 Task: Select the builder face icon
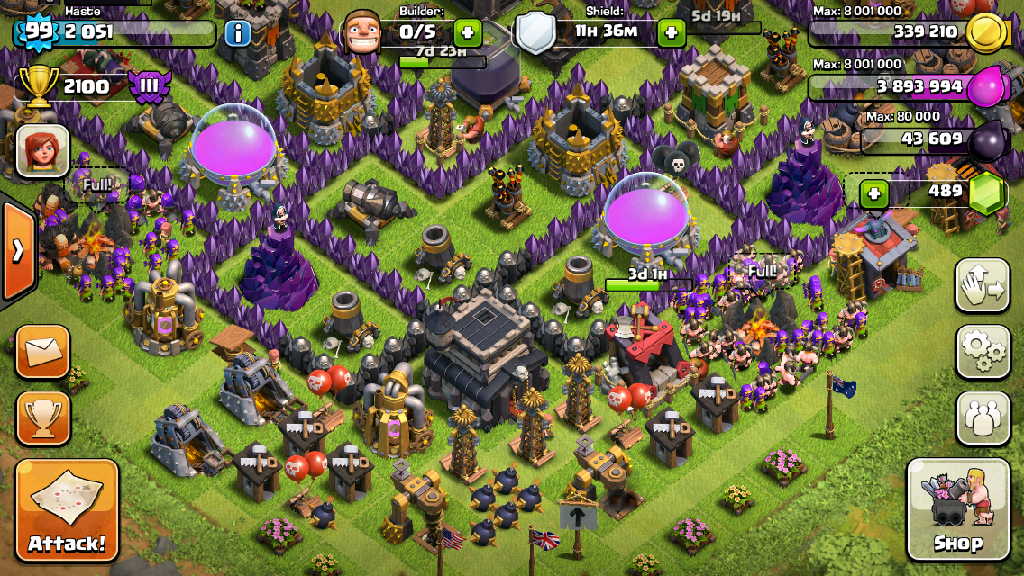[x=364, y=33]
